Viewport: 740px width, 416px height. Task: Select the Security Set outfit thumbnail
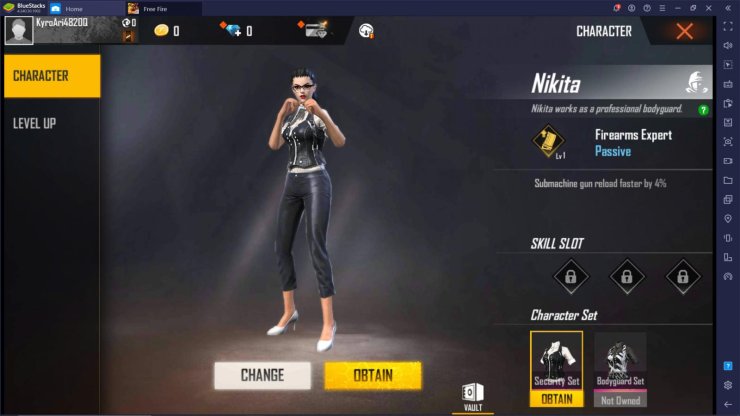(x=556, y=361)
